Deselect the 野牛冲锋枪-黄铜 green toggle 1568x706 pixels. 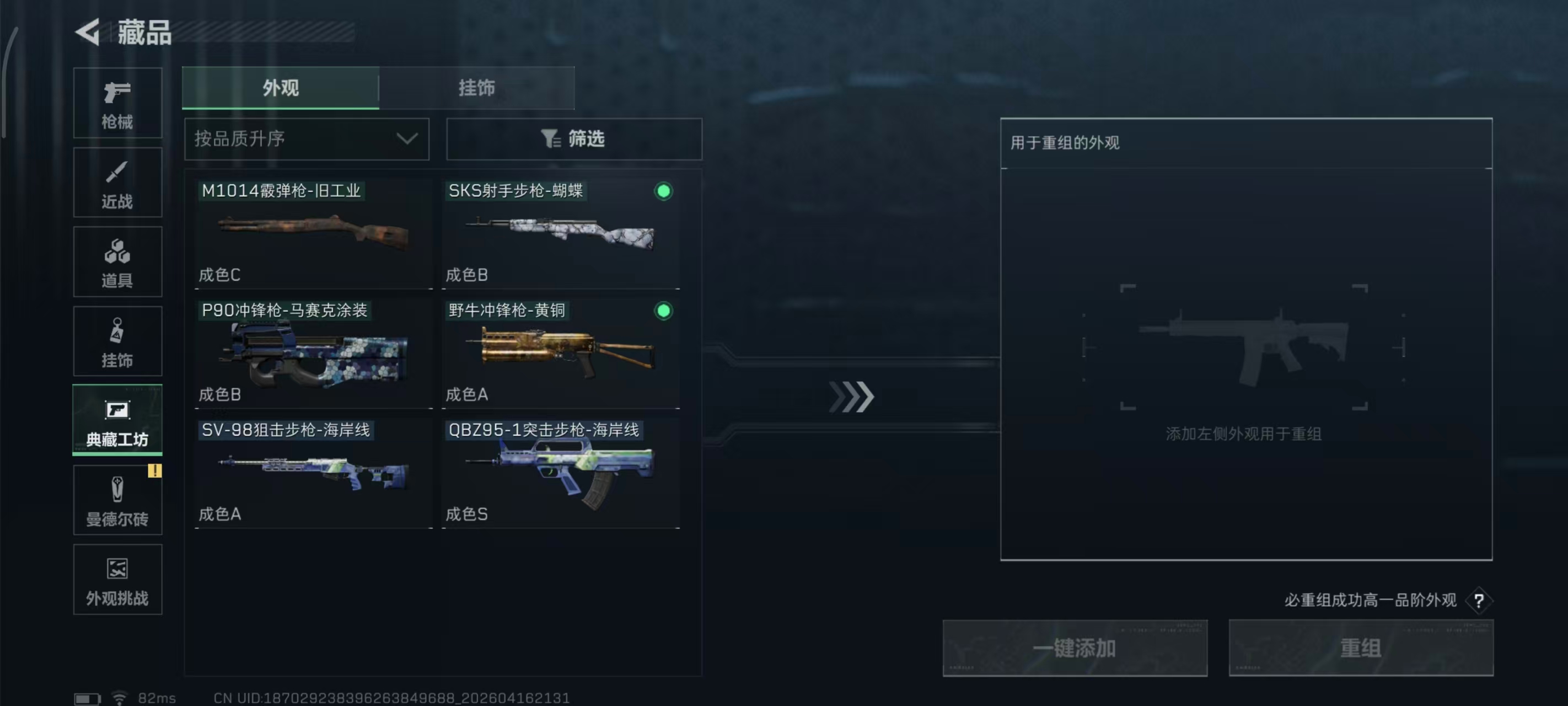pyautogui.click(x=663, y=311)
